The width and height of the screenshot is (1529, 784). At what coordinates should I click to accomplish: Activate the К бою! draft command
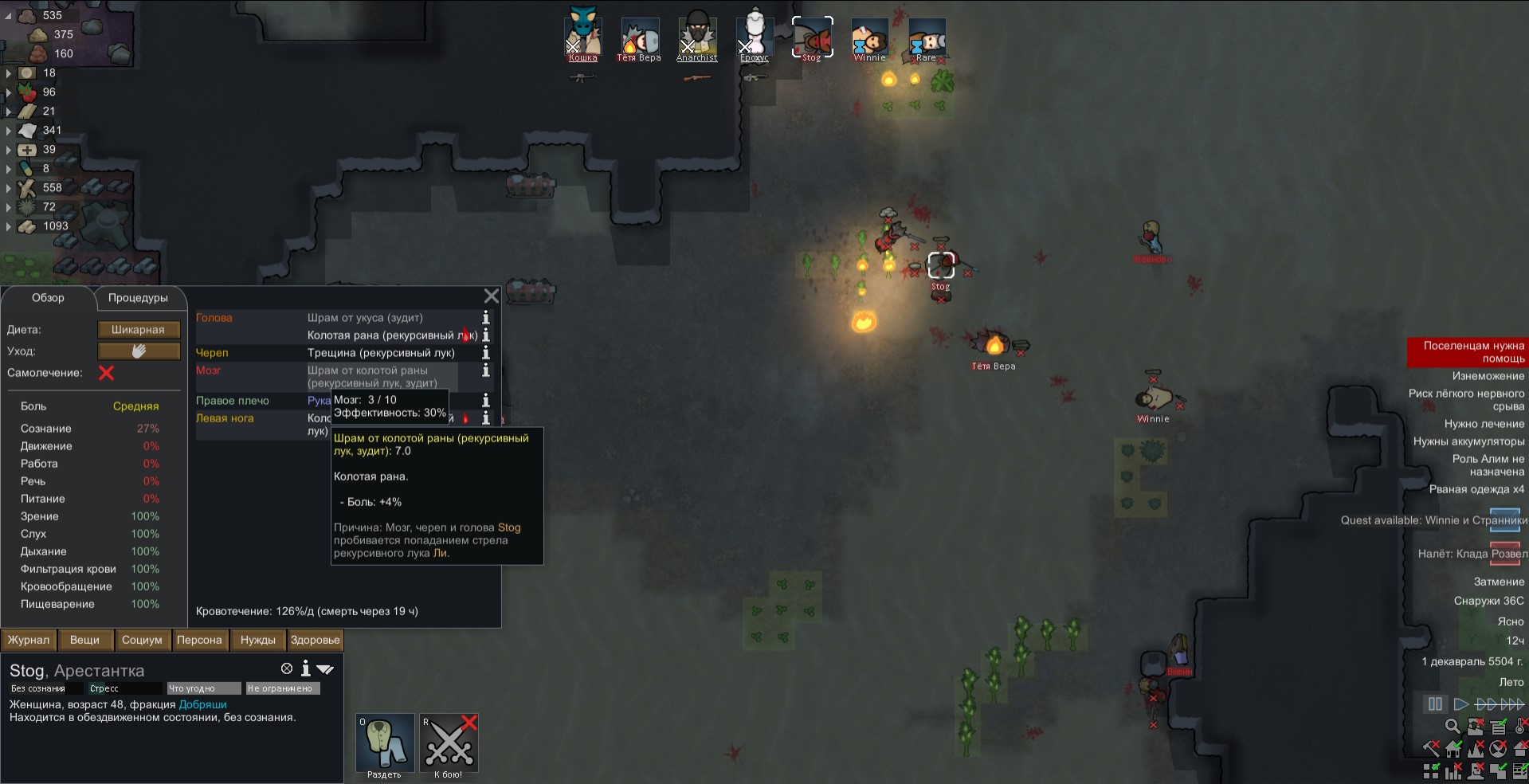coord(449,743)
